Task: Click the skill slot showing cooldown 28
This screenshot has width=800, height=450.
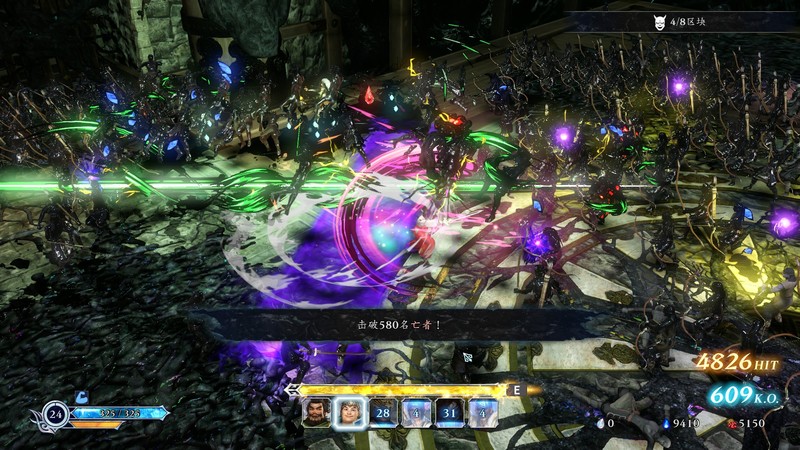Action: 384,410
